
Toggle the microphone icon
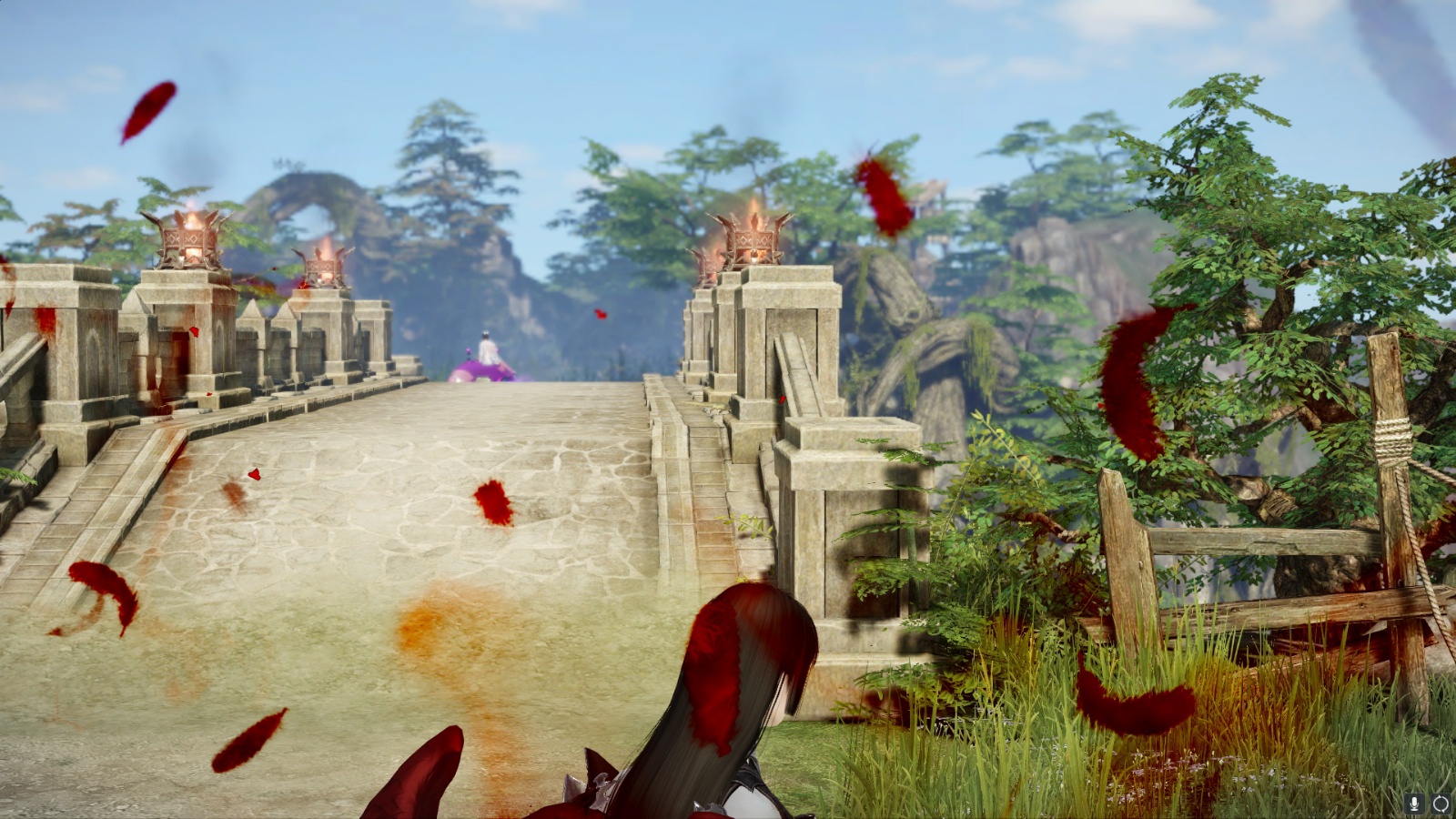click(x=1414, y=804)
